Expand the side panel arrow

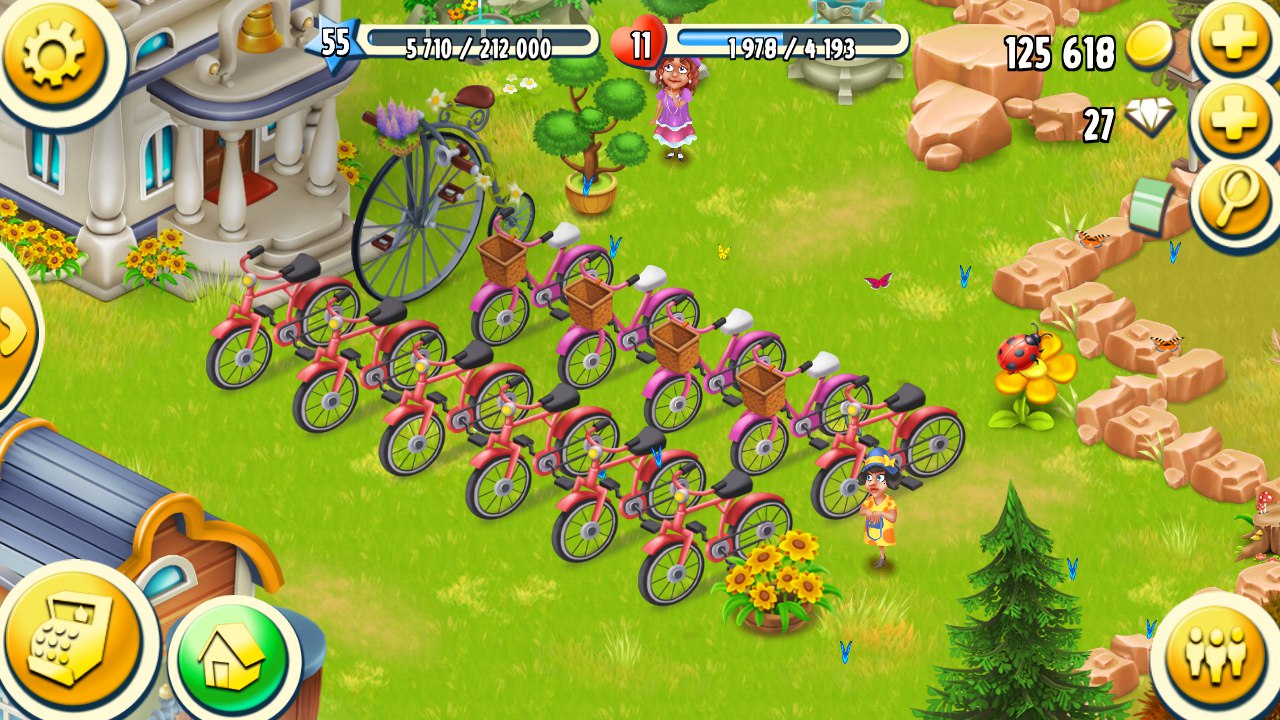click(x=14, y=330)
